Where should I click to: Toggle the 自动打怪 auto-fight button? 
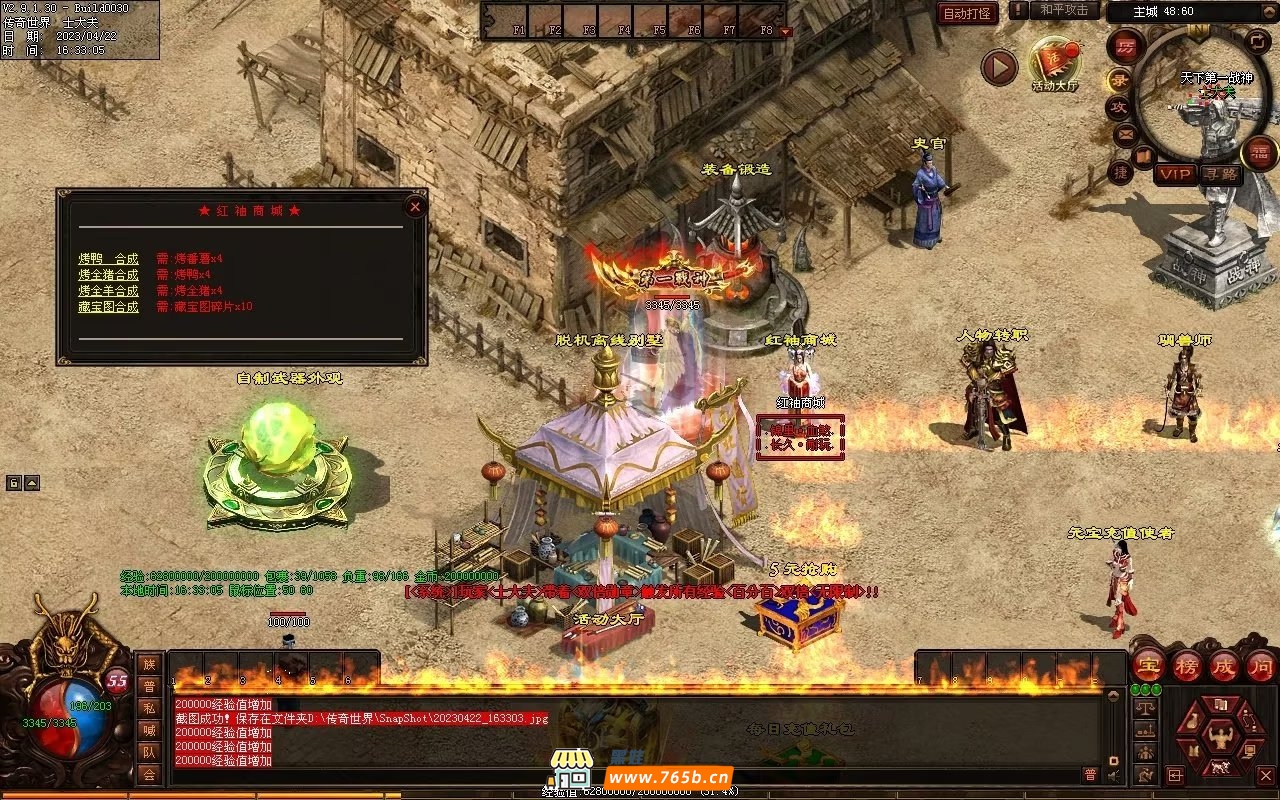[x=967, y=13]
